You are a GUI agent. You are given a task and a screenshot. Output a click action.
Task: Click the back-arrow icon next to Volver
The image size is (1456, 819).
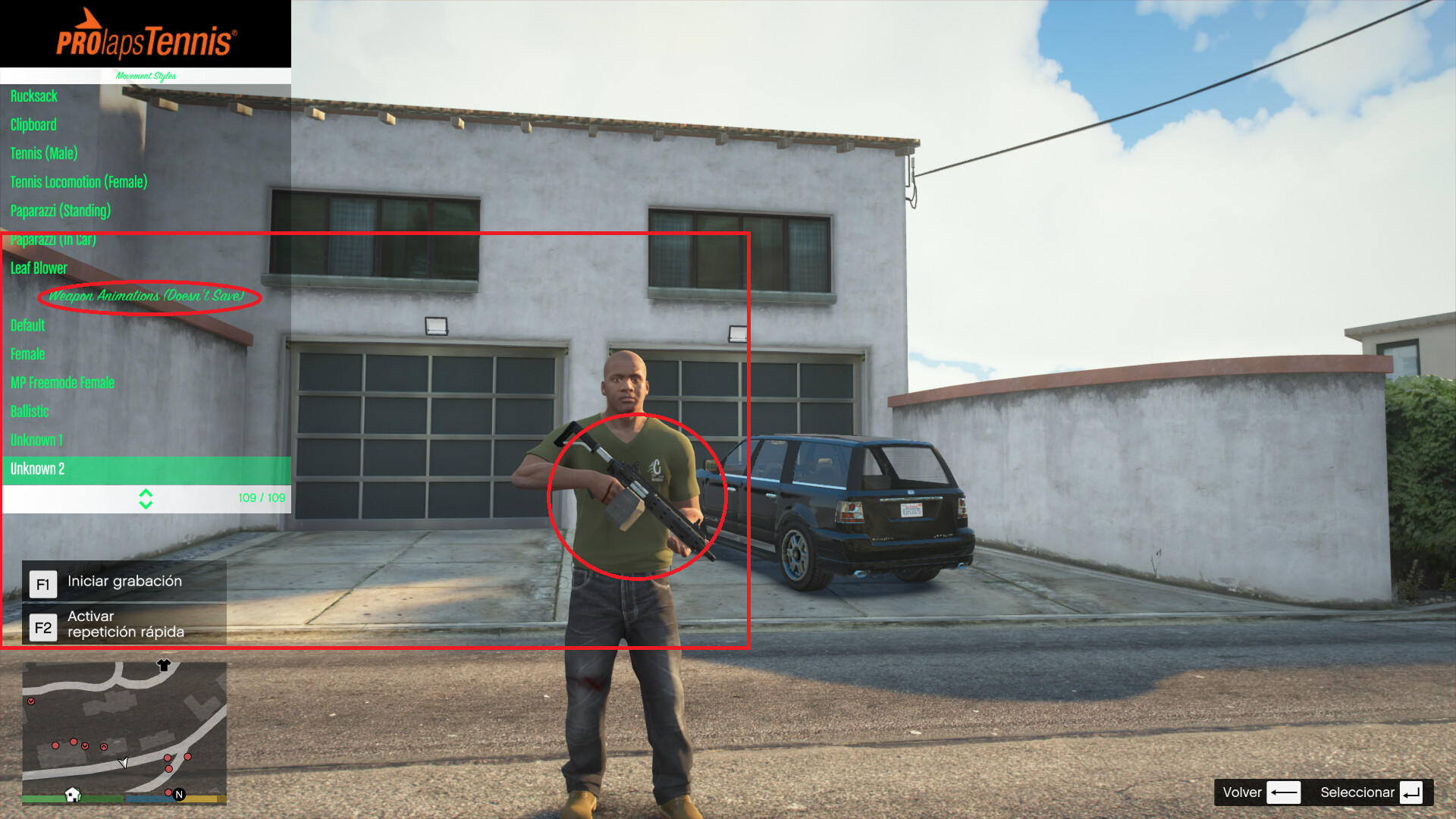coord(1285,792)
